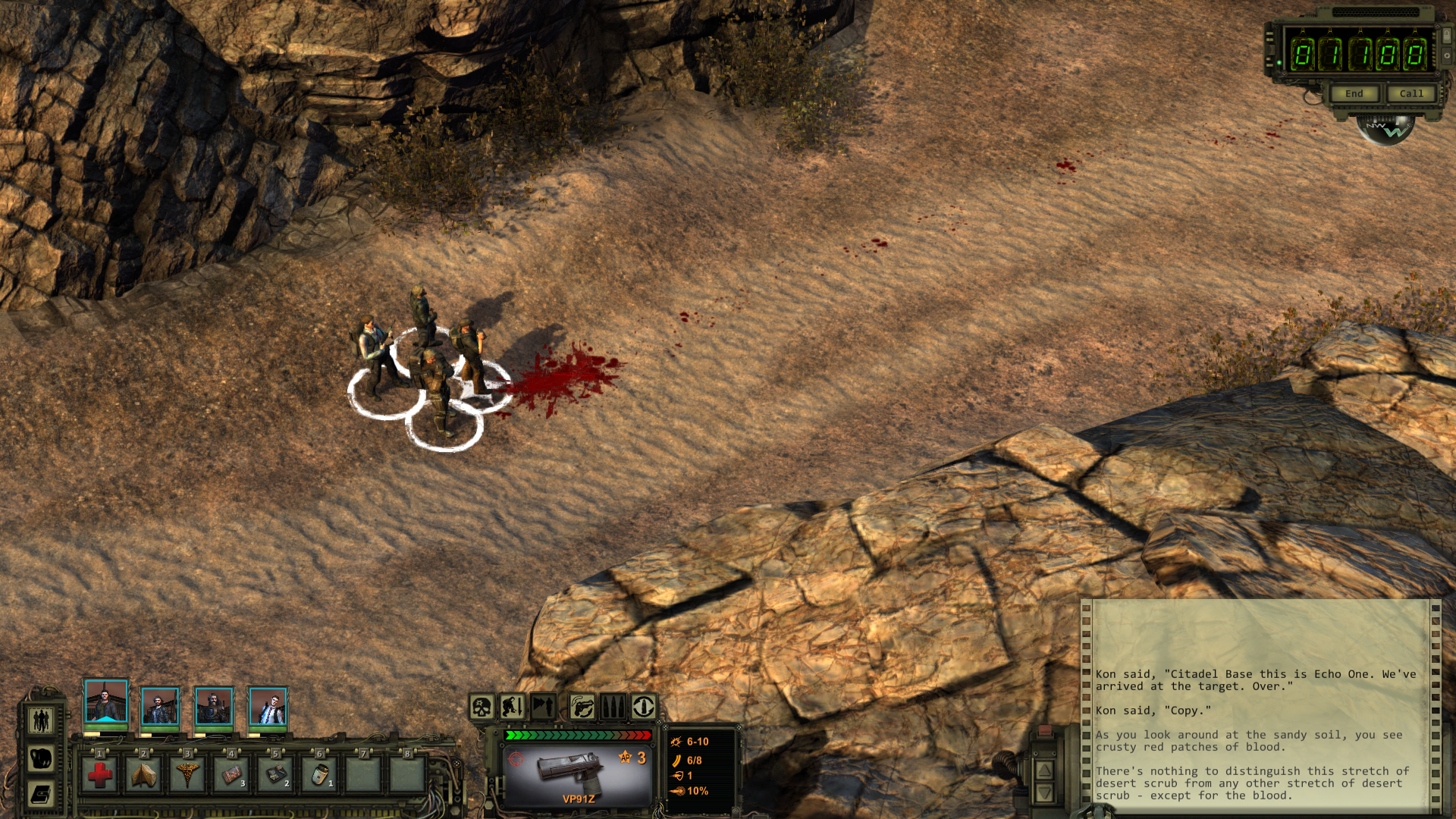Activate the skull headshot action
The image size is (1456, 819).
[482, 708]
